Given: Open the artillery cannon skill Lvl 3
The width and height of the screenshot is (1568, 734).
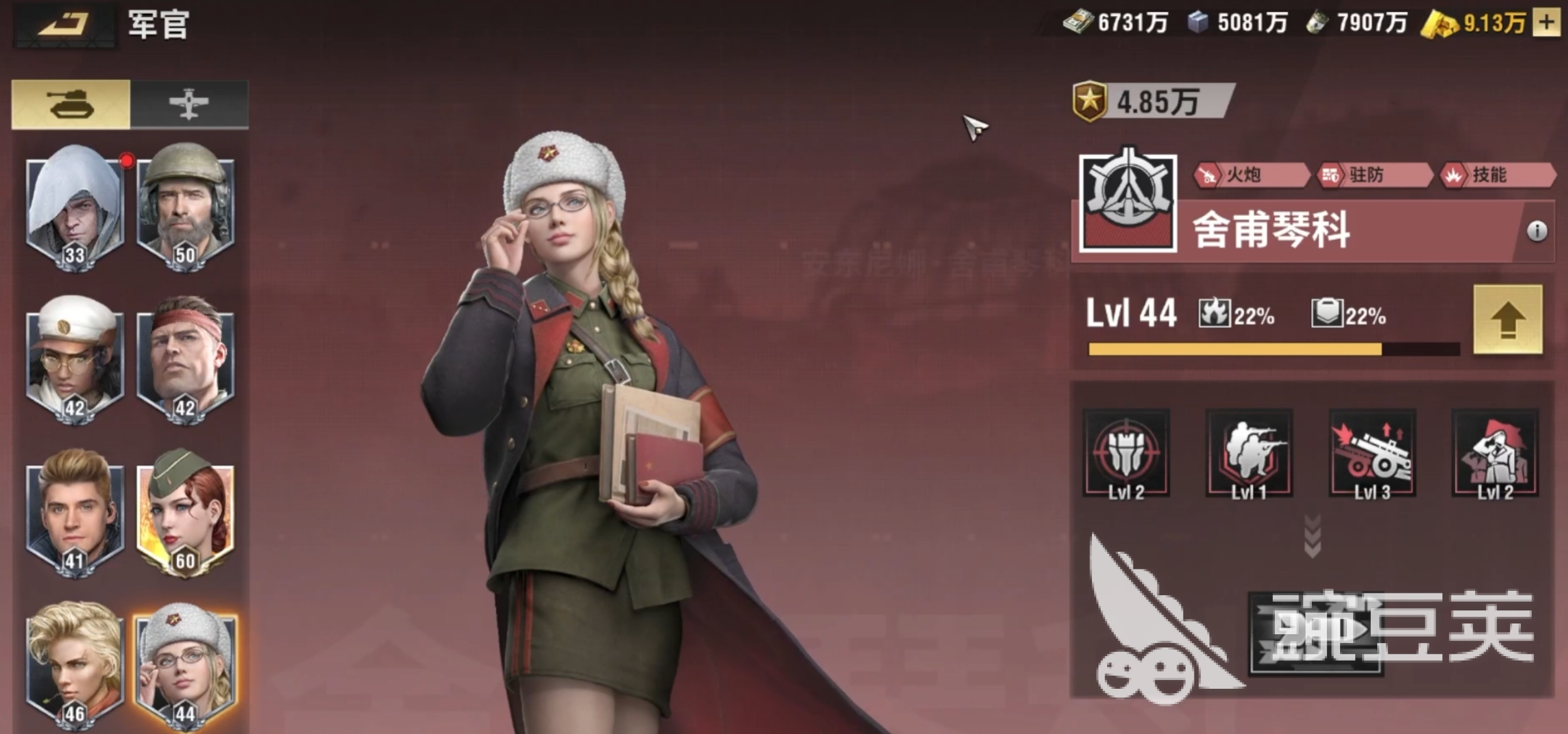Looking at the screenshot, I should (1371, 453).
